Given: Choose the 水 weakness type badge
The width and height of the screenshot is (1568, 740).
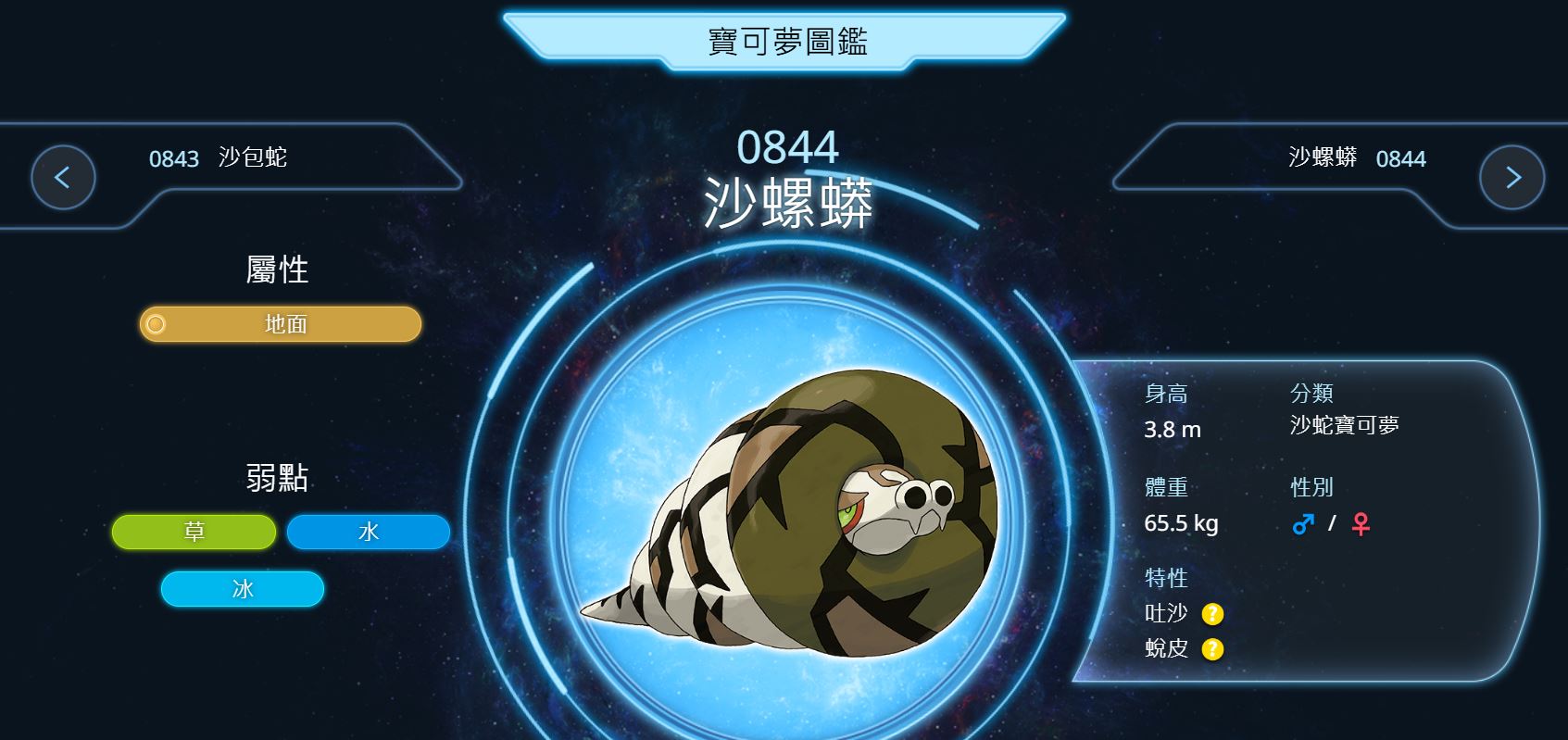Looking at the screenshot, I should (x=369, y=532).
